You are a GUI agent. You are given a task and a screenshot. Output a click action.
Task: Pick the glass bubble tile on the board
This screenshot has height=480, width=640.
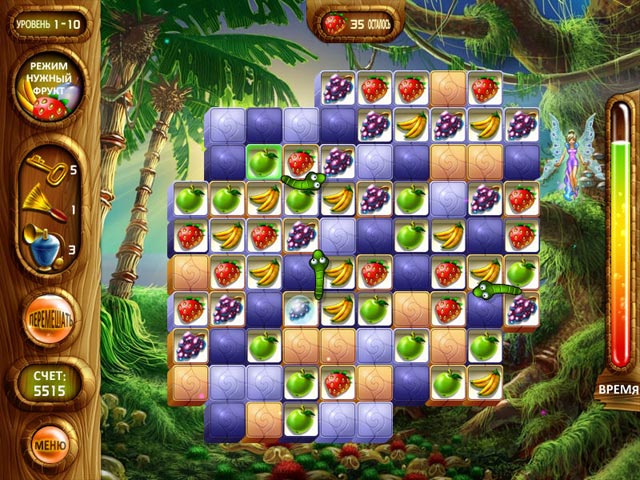298,309
